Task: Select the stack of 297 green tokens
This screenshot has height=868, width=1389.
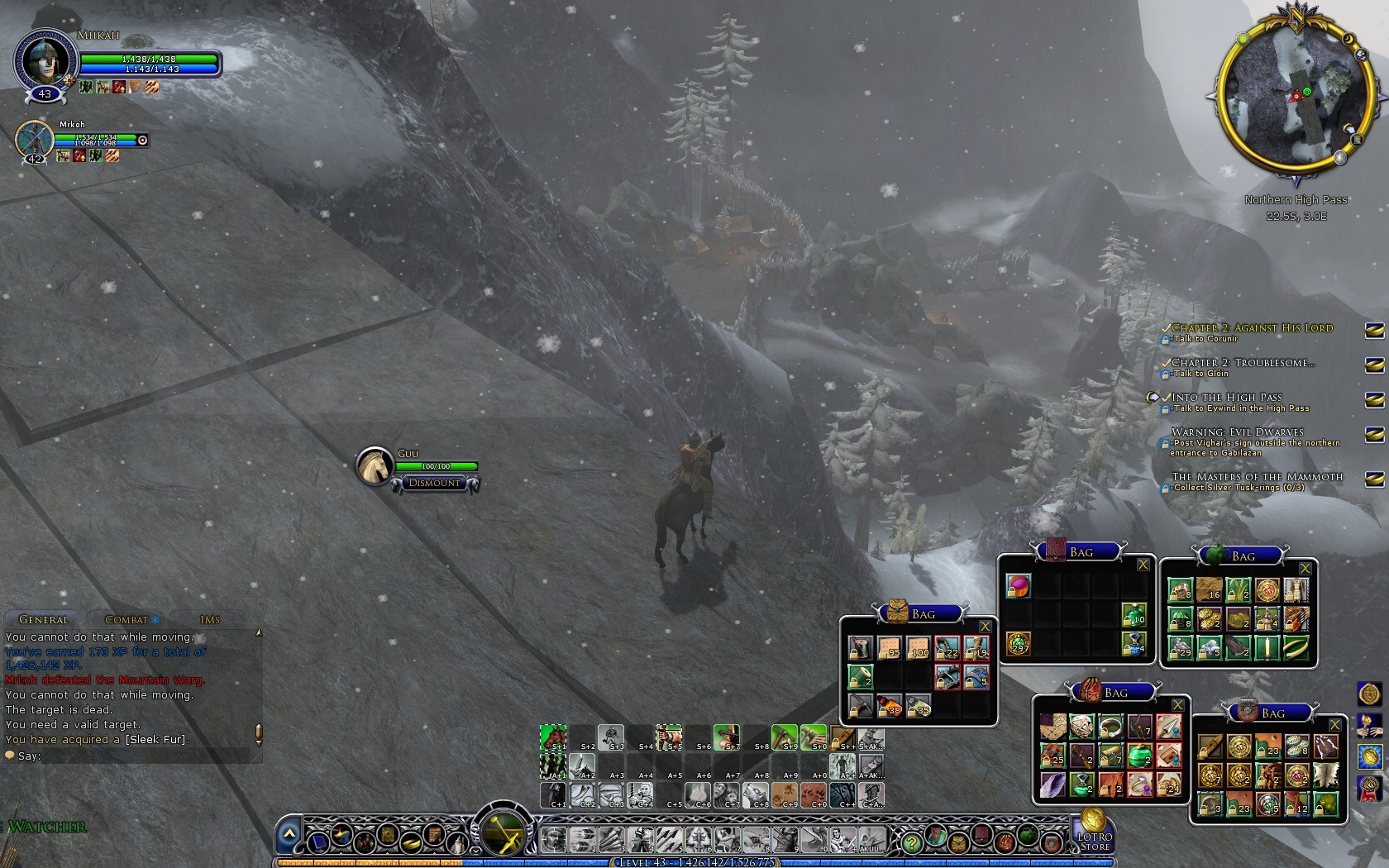Action: pos(1018,642)
